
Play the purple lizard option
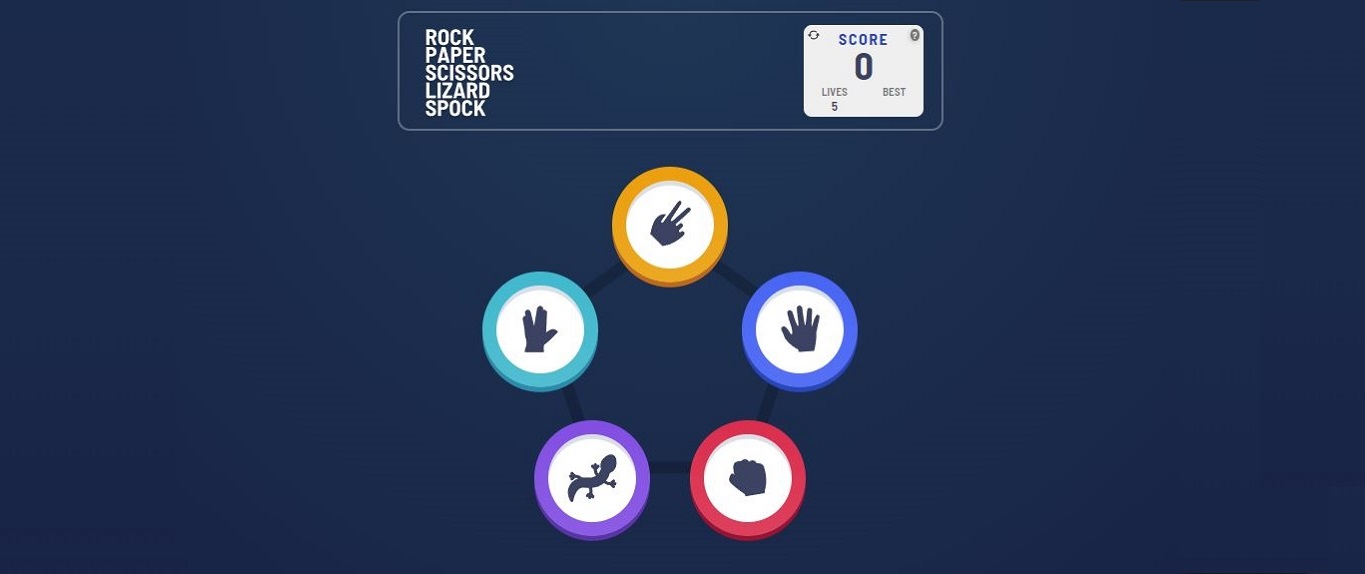coord(592,478)
